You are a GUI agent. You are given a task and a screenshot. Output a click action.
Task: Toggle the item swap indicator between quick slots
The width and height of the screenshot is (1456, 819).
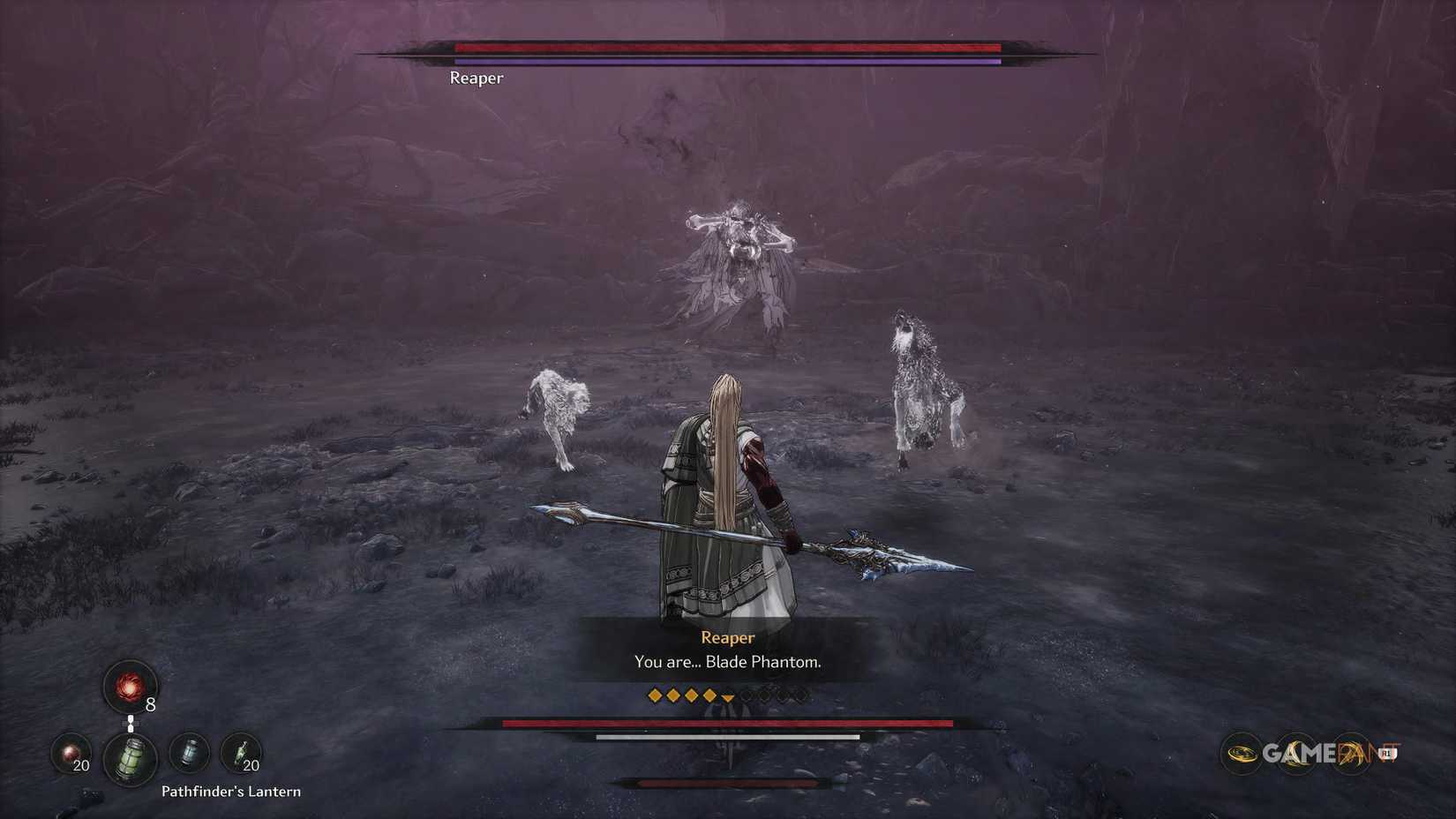coord(131,723)
